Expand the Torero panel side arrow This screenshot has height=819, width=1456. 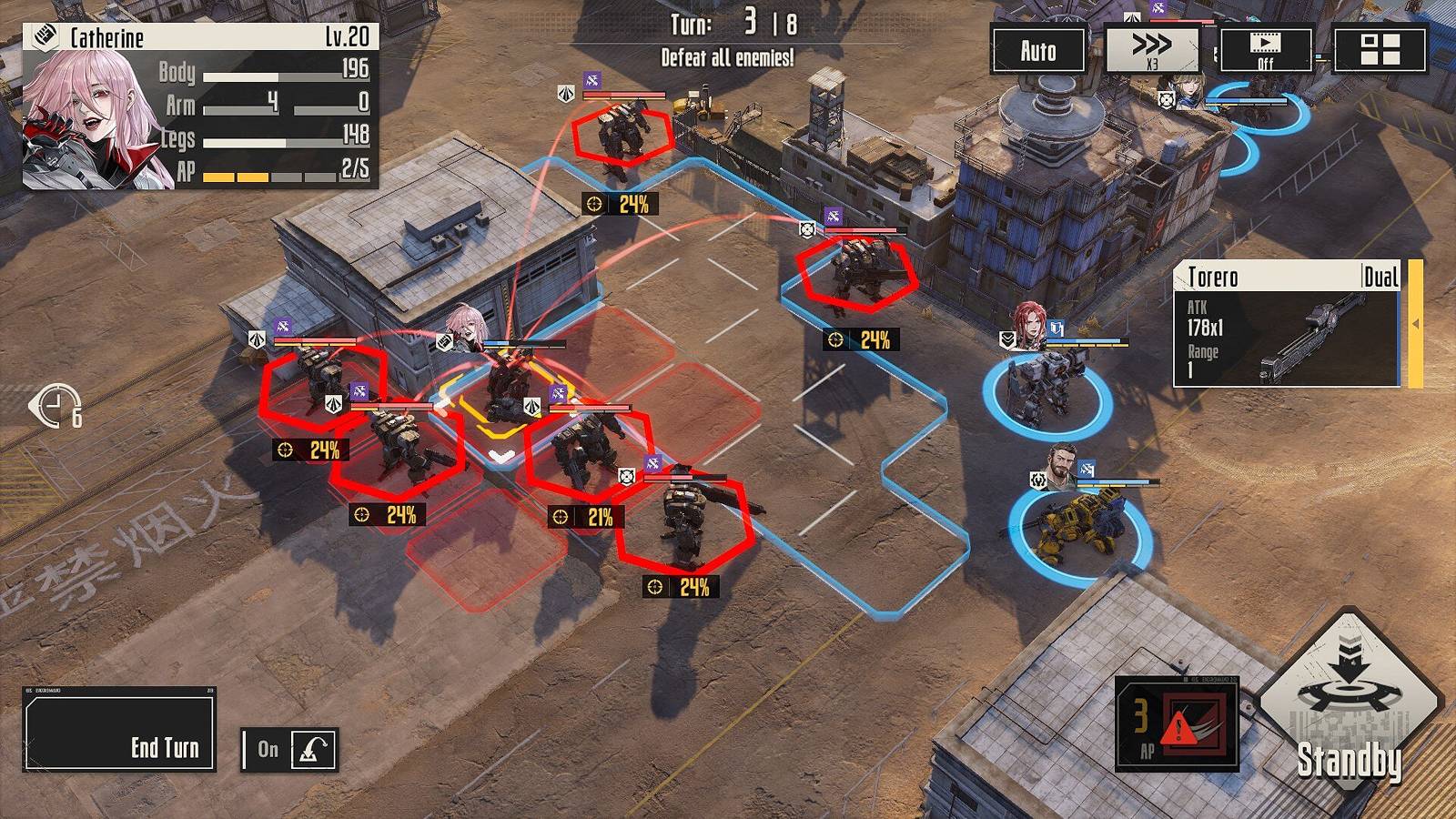(1415, 324)
